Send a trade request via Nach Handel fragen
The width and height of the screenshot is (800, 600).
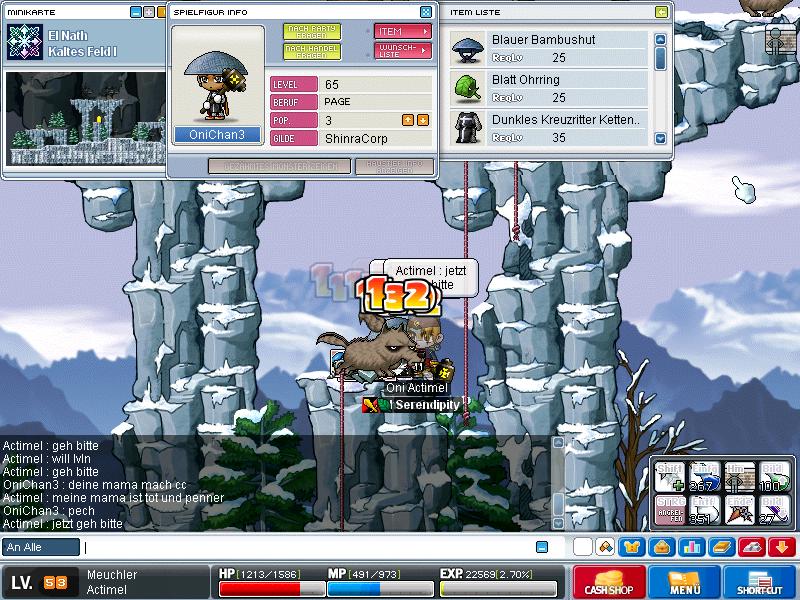pyautogui.click(x=311, y=50)
